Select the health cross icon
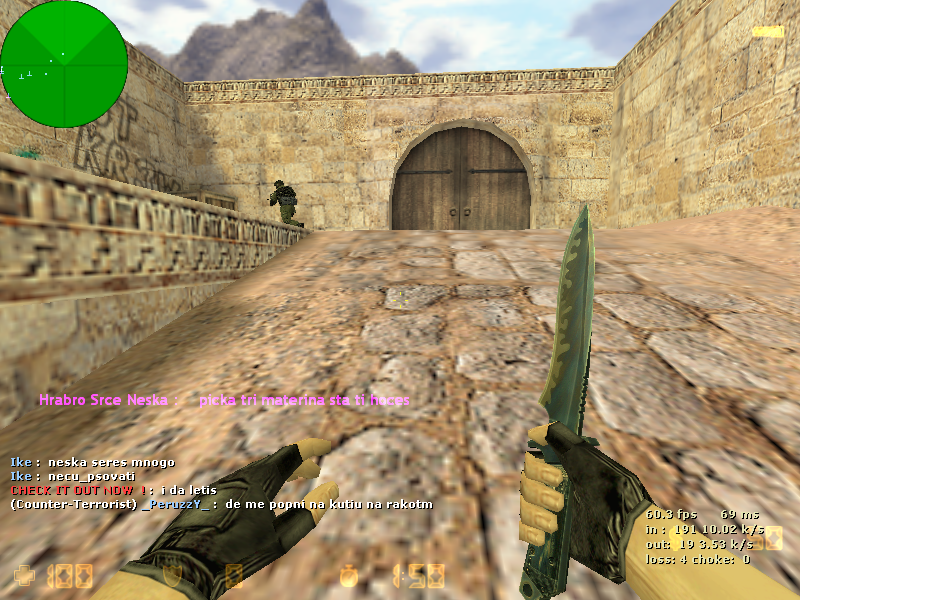Viewport: 947px width, 600px height. pyautogui.click(x=23, y=575)
